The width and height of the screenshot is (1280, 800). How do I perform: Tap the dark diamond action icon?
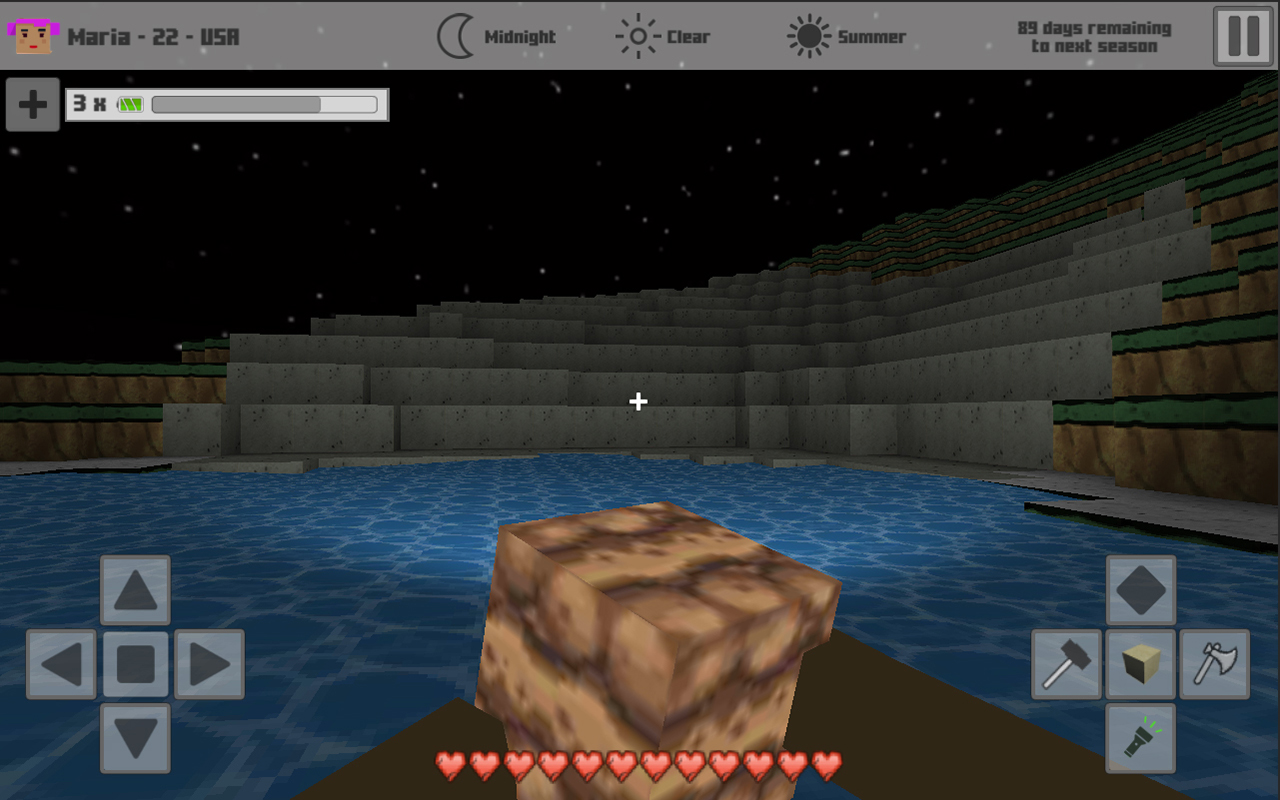pos(1141,589)
